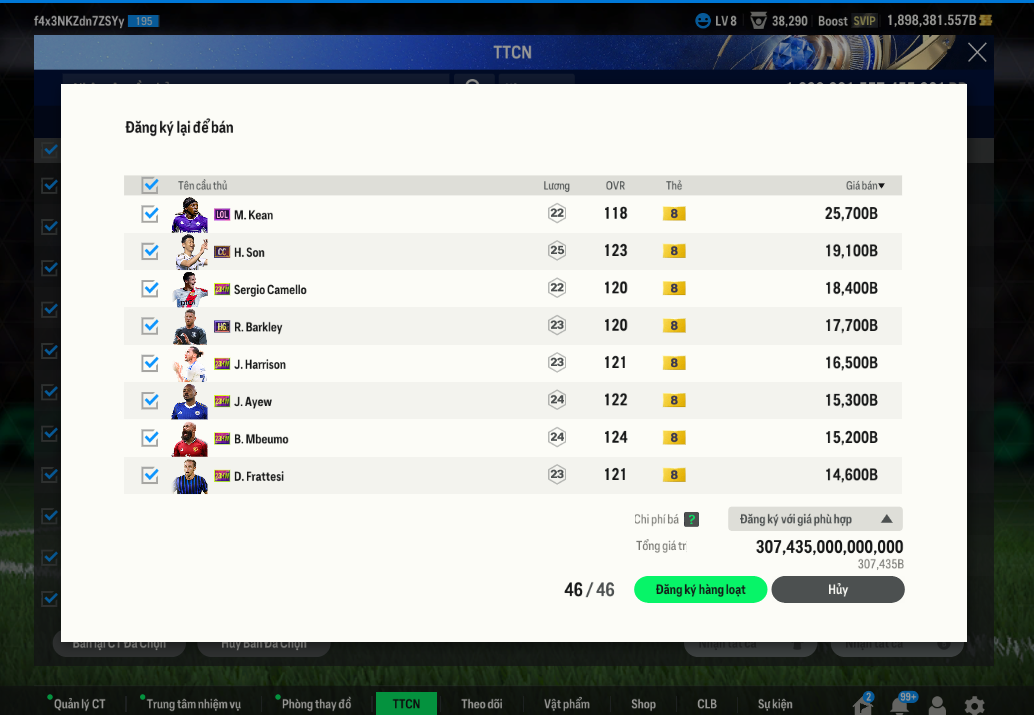Open the notifications bell icon

[x=900, y=705]
